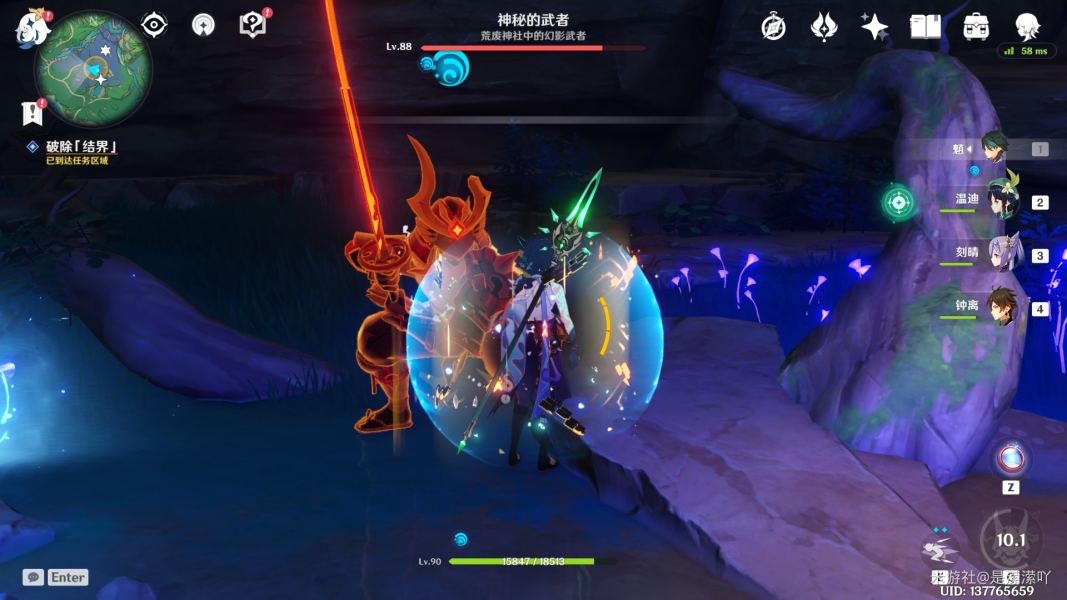Open the four-pointed star wish icon

(874, 27)
